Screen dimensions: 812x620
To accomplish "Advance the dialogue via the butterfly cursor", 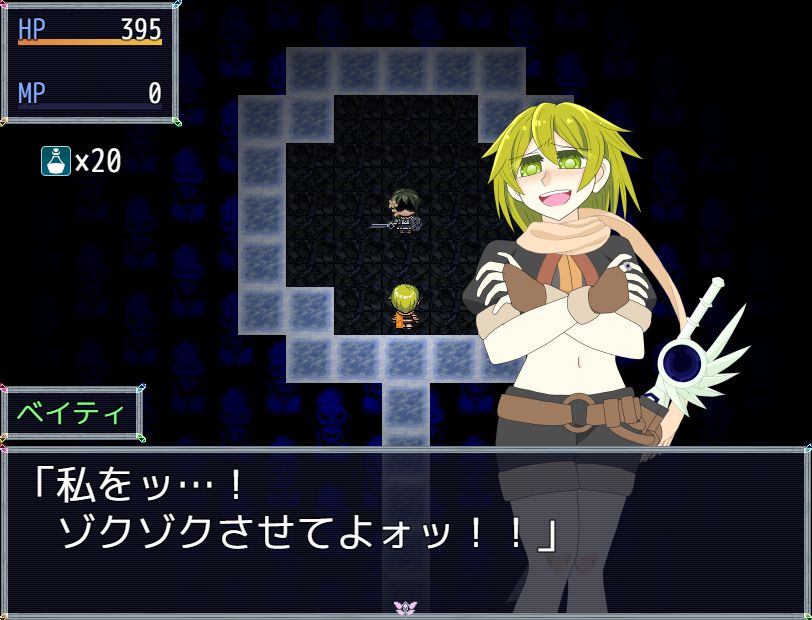I will tap(405, 607).
